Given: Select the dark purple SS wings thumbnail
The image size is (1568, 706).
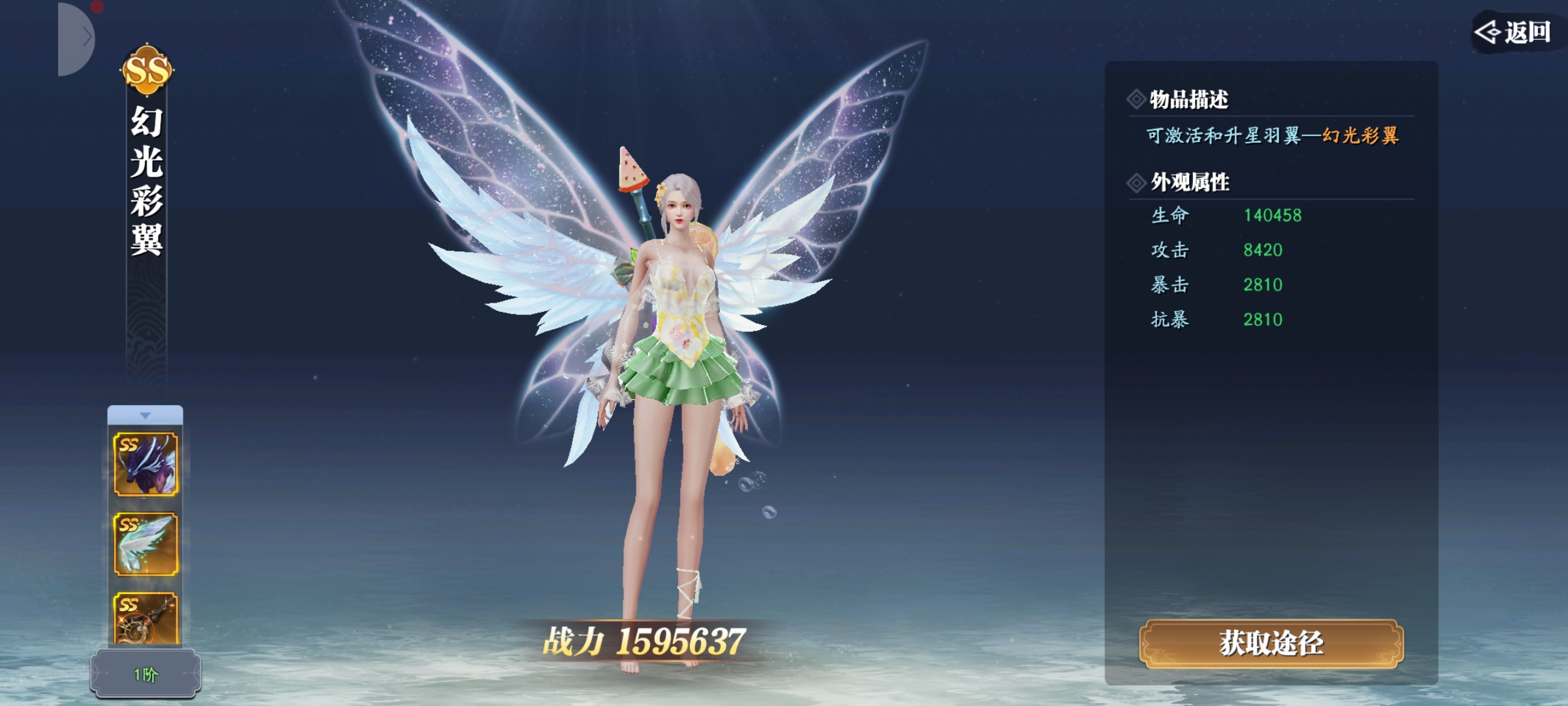Looking at the screenshot, I should 146,464.
